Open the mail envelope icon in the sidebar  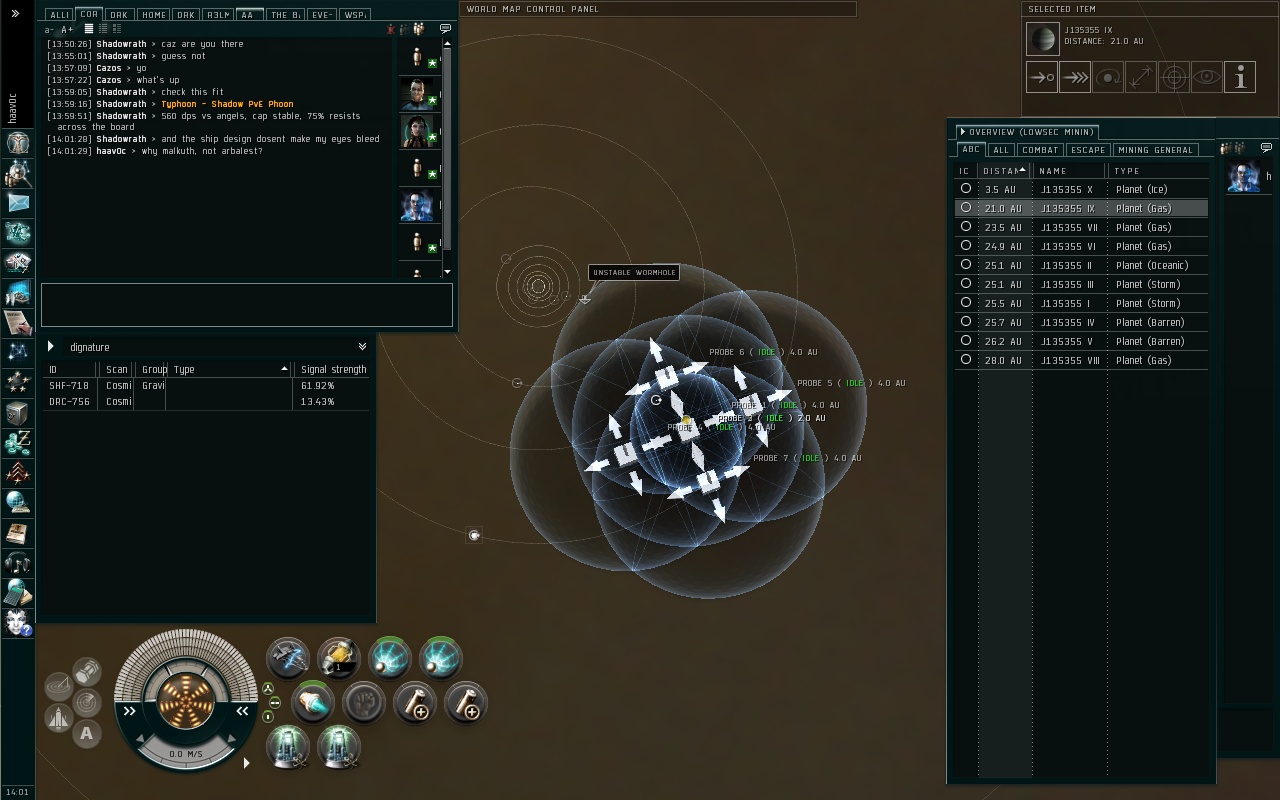(18, 203)
